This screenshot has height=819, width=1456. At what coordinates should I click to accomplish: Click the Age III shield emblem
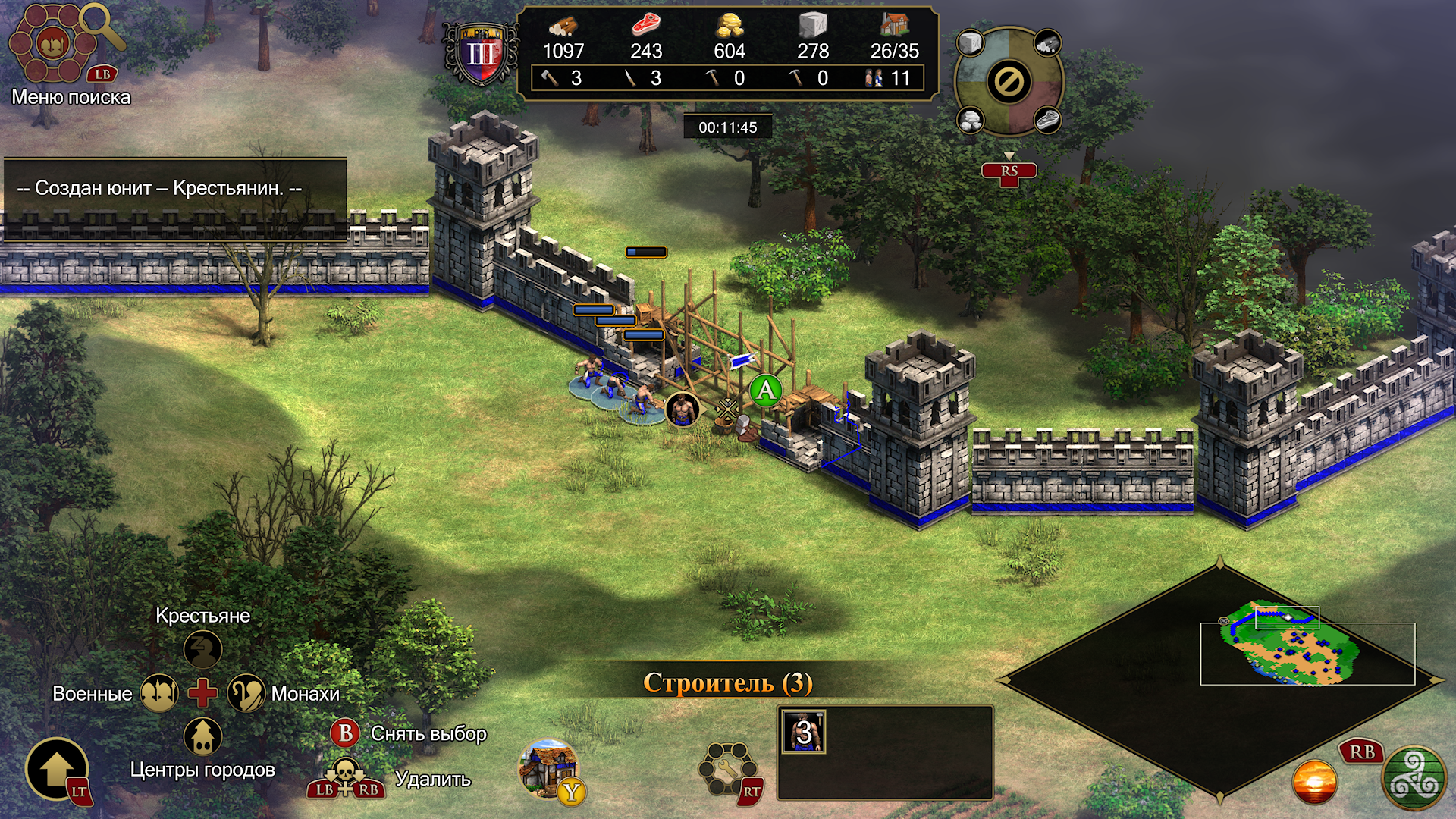[x=481, y=54]
